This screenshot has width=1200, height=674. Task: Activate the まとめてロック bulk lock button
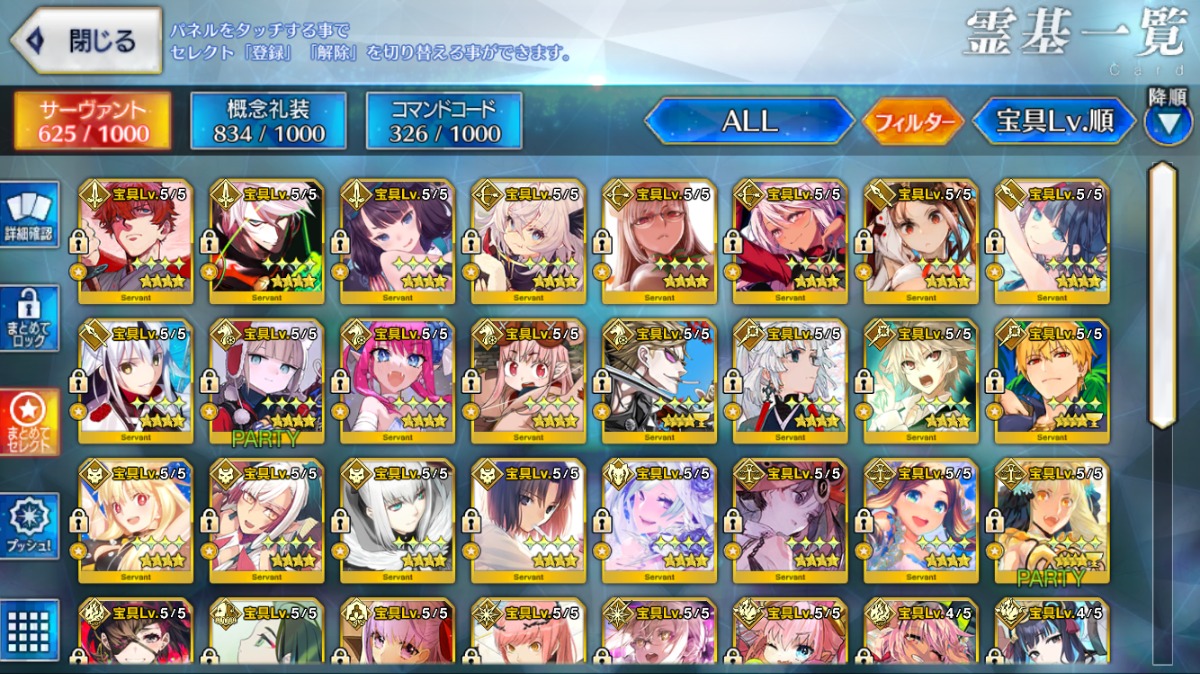[29, 318]
